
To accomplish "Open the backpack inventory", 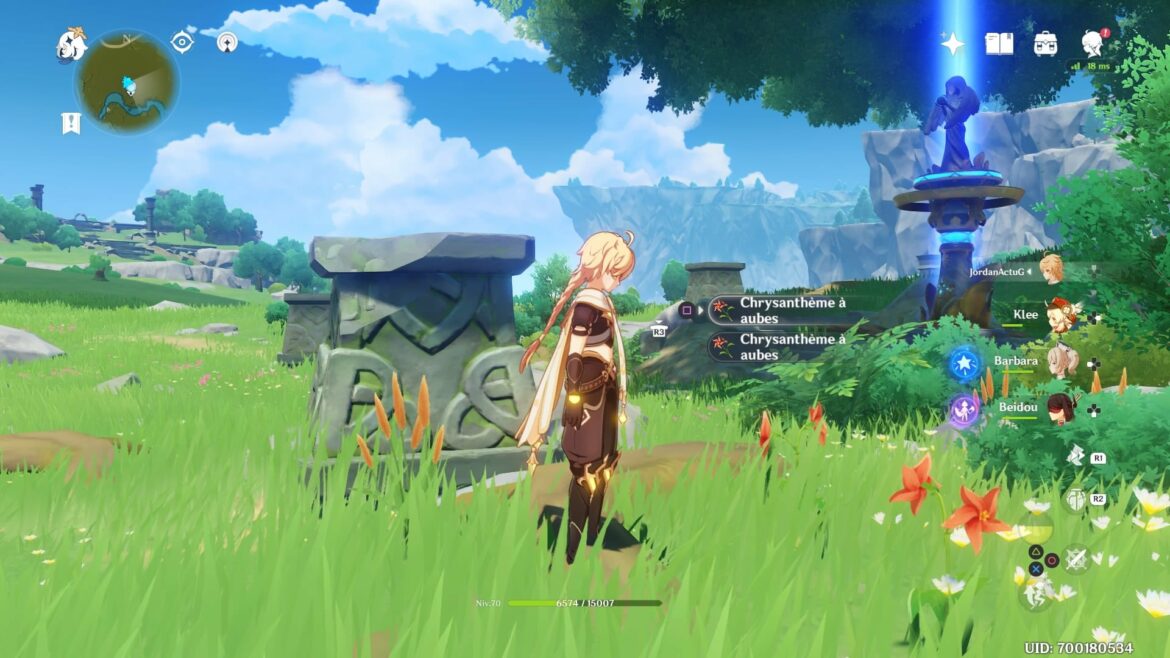I will (x=1046, y=43).
